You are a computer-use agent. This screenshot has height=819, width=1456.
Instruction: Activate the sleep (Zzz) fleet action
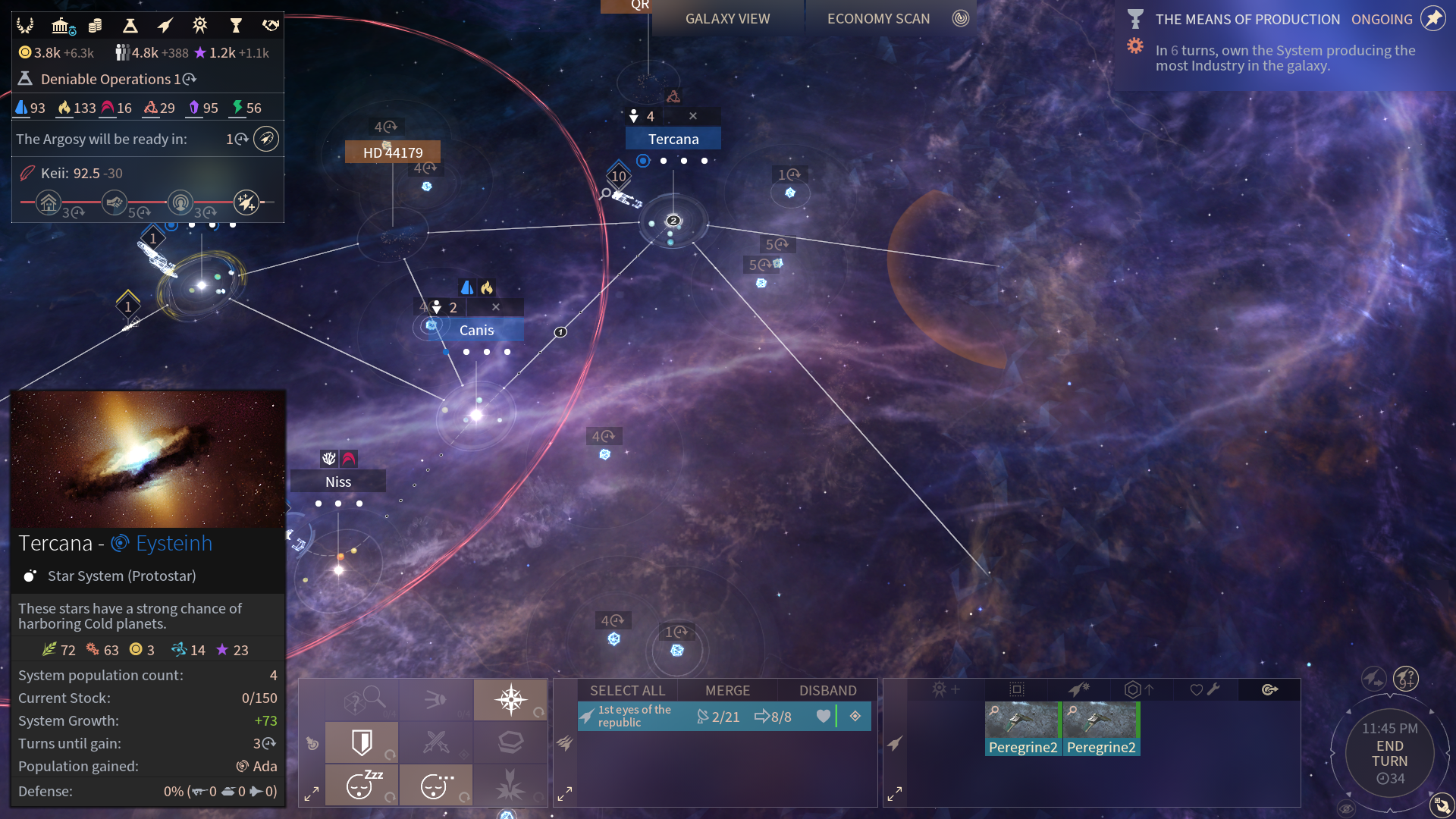coord(362,785)
